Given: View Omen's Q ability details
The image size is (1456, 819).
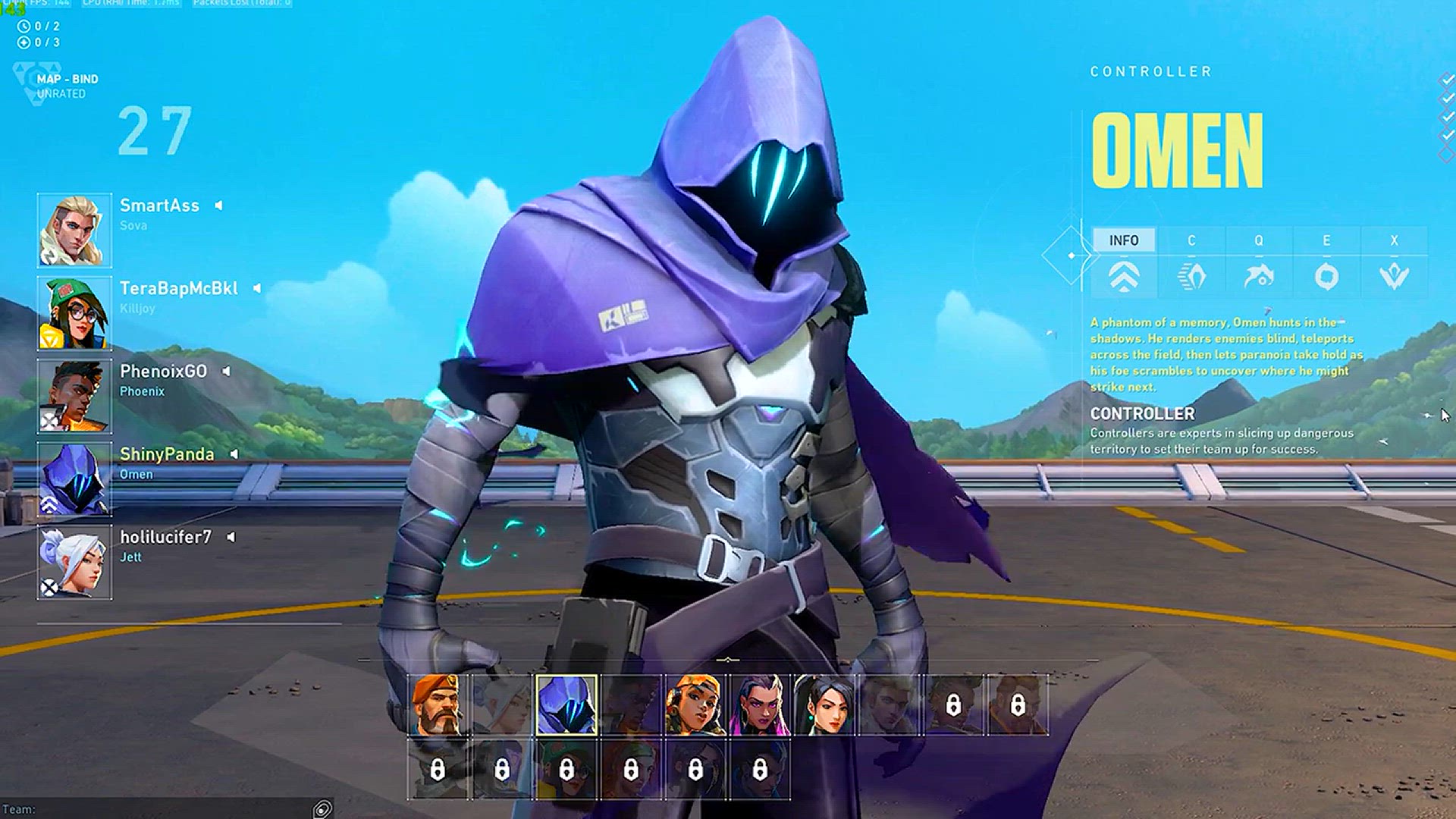Looking at the screenshot, I should (1259, 240).
